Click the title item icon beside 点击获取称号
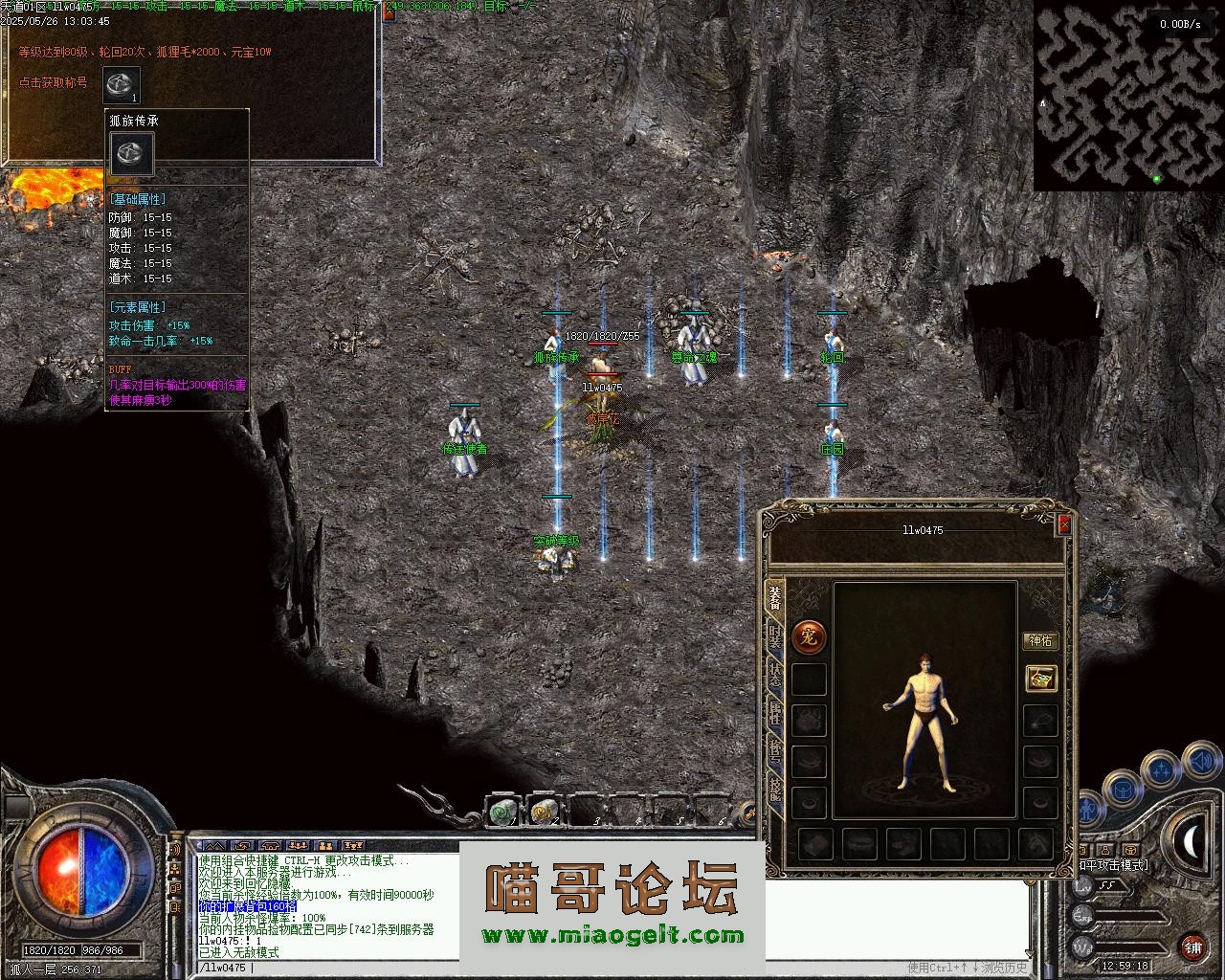The width and height of the screenshot is (1225, 980). coord(122,84)
